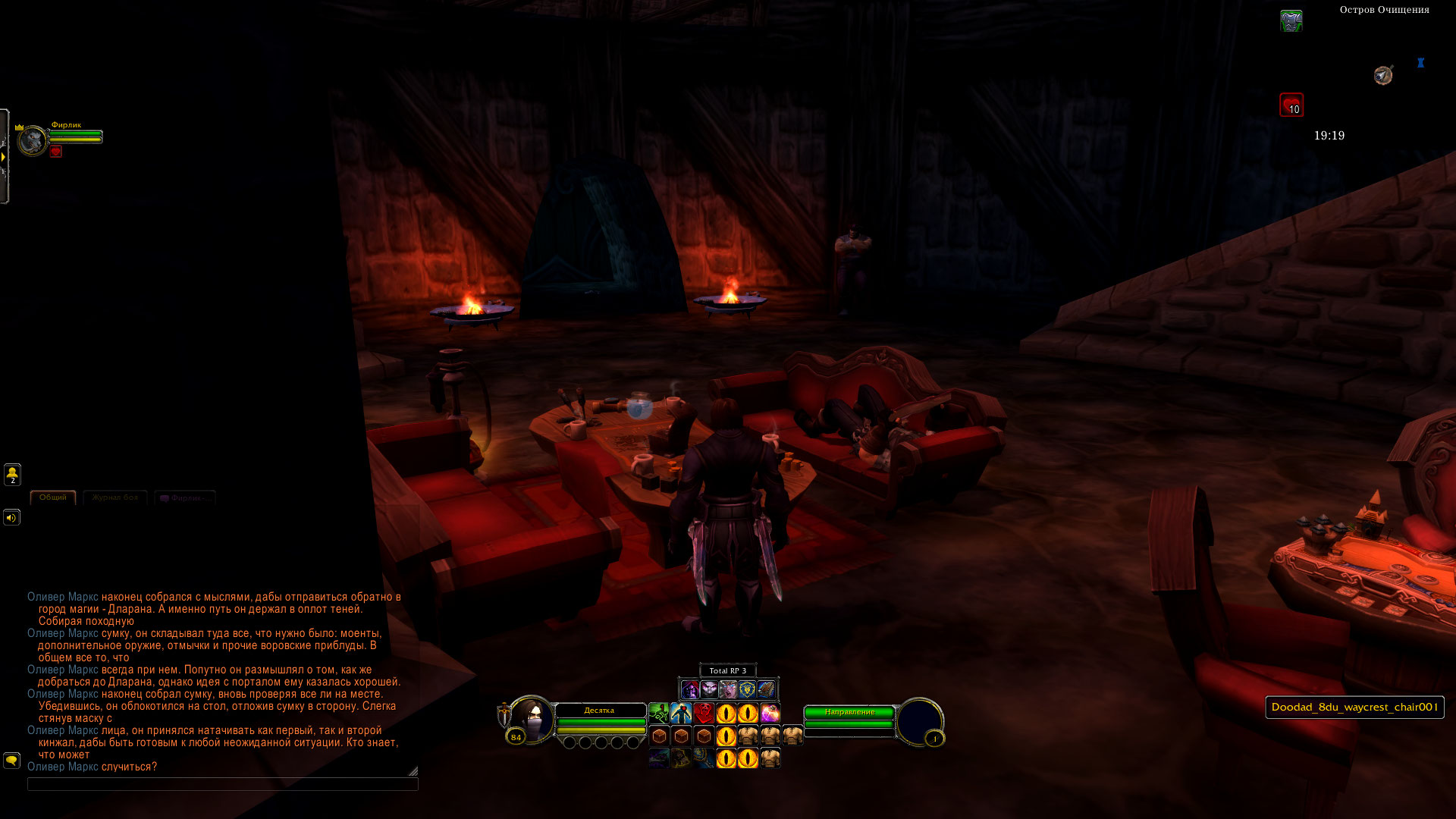
Task: Open the social friends list button
Action: pyautogui.click(x=12, y=475)
